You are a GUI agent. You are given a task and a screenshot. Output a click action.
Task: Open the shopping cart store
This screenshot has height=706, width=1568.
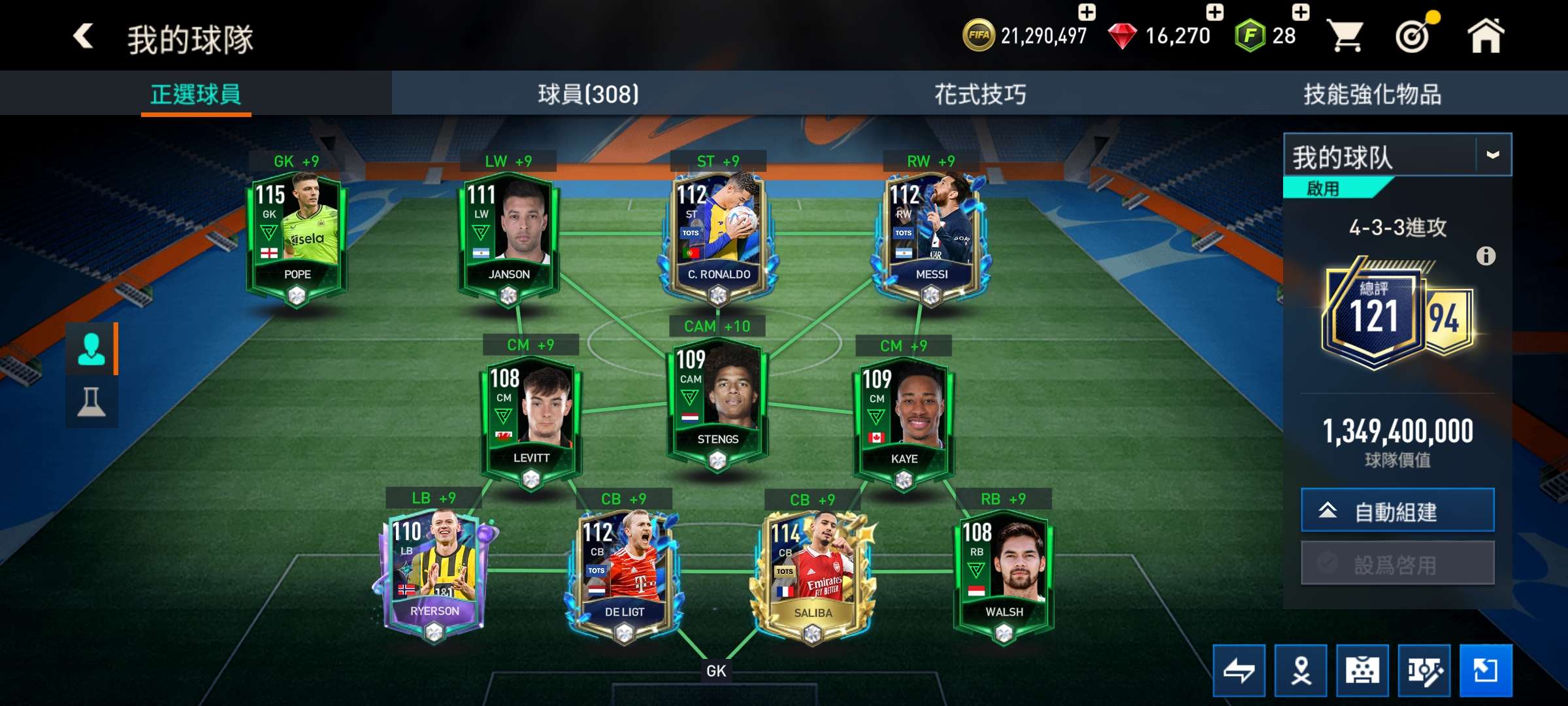pyautogui.click(x=1347, y=36)
